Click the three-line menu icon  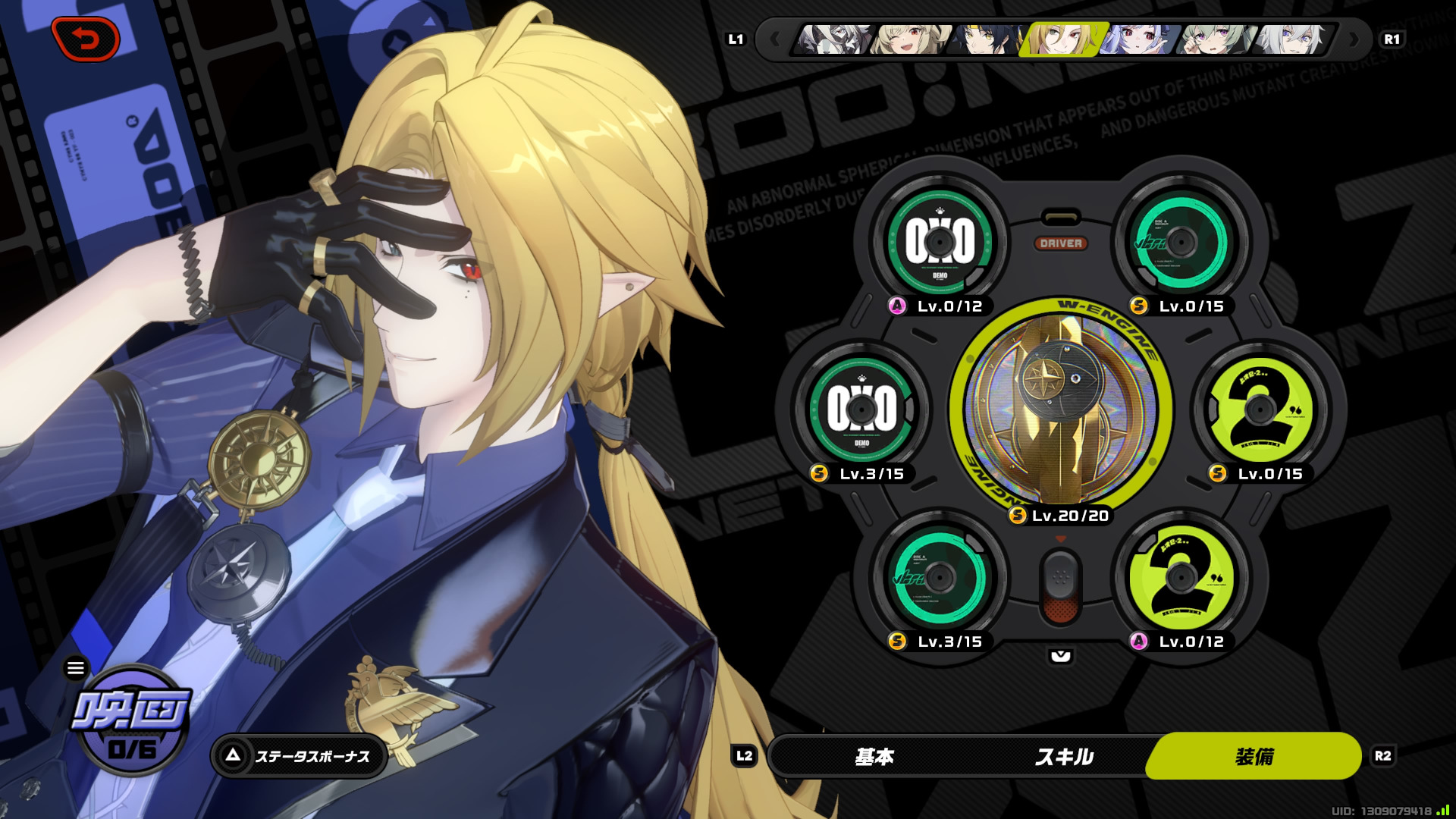76,668
